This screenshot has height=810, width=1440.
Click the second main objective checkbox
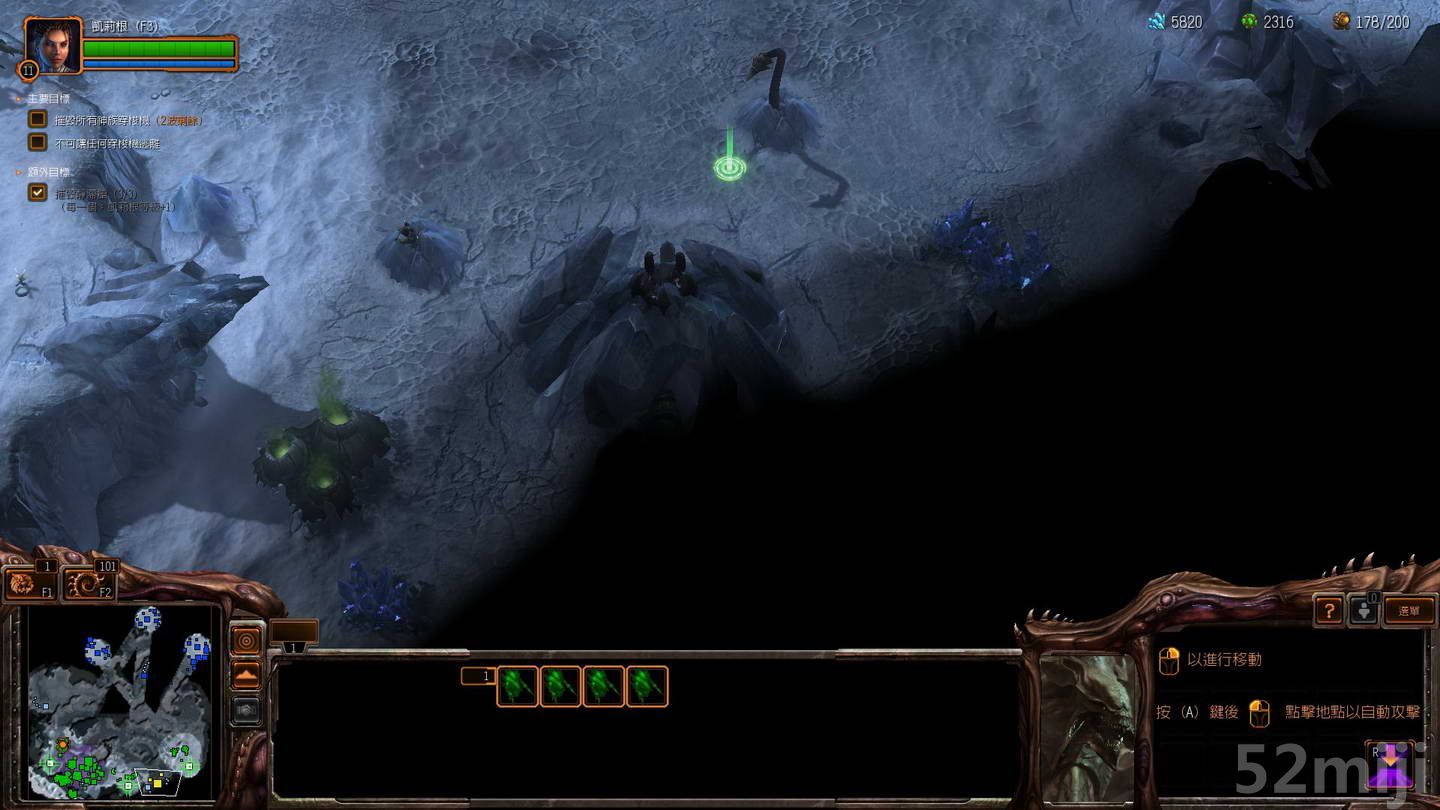[x=38, y=142]
